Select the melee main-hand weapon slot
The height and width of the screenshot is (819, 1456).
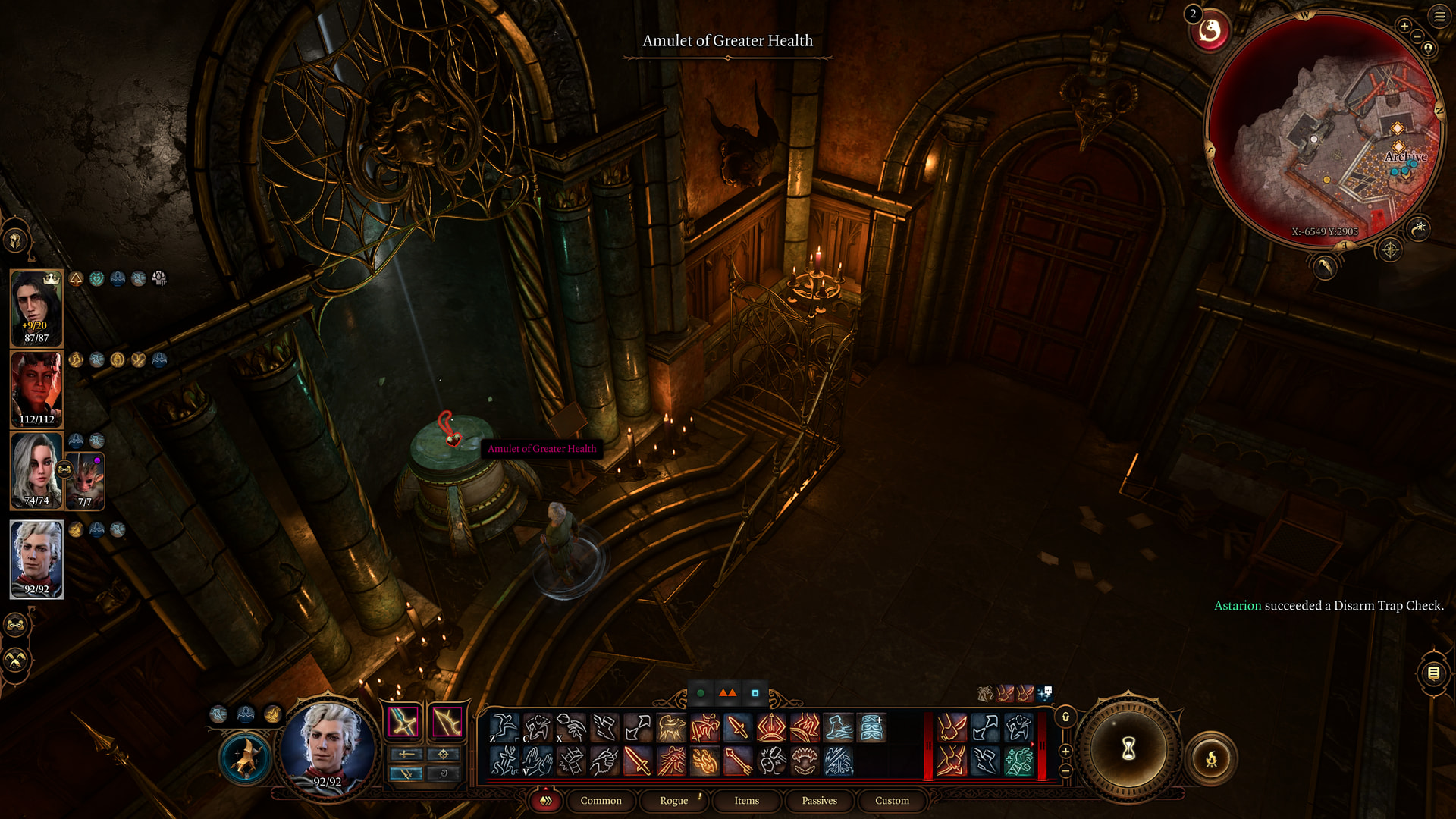(403, 722)
